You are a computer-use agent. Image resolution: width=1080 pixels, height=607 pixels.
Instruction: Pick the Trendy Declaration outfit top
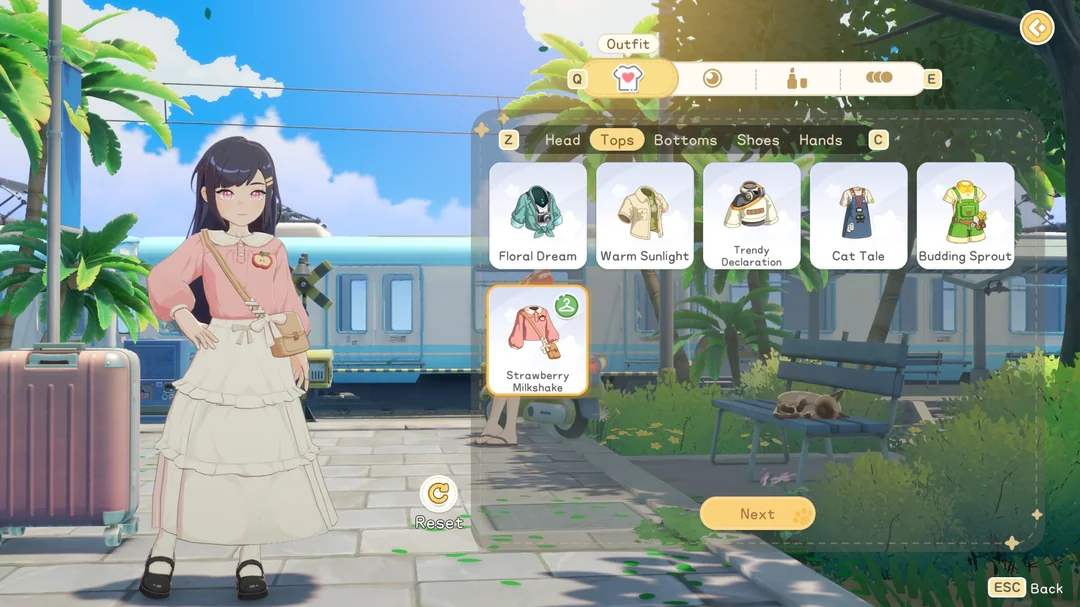751,215
